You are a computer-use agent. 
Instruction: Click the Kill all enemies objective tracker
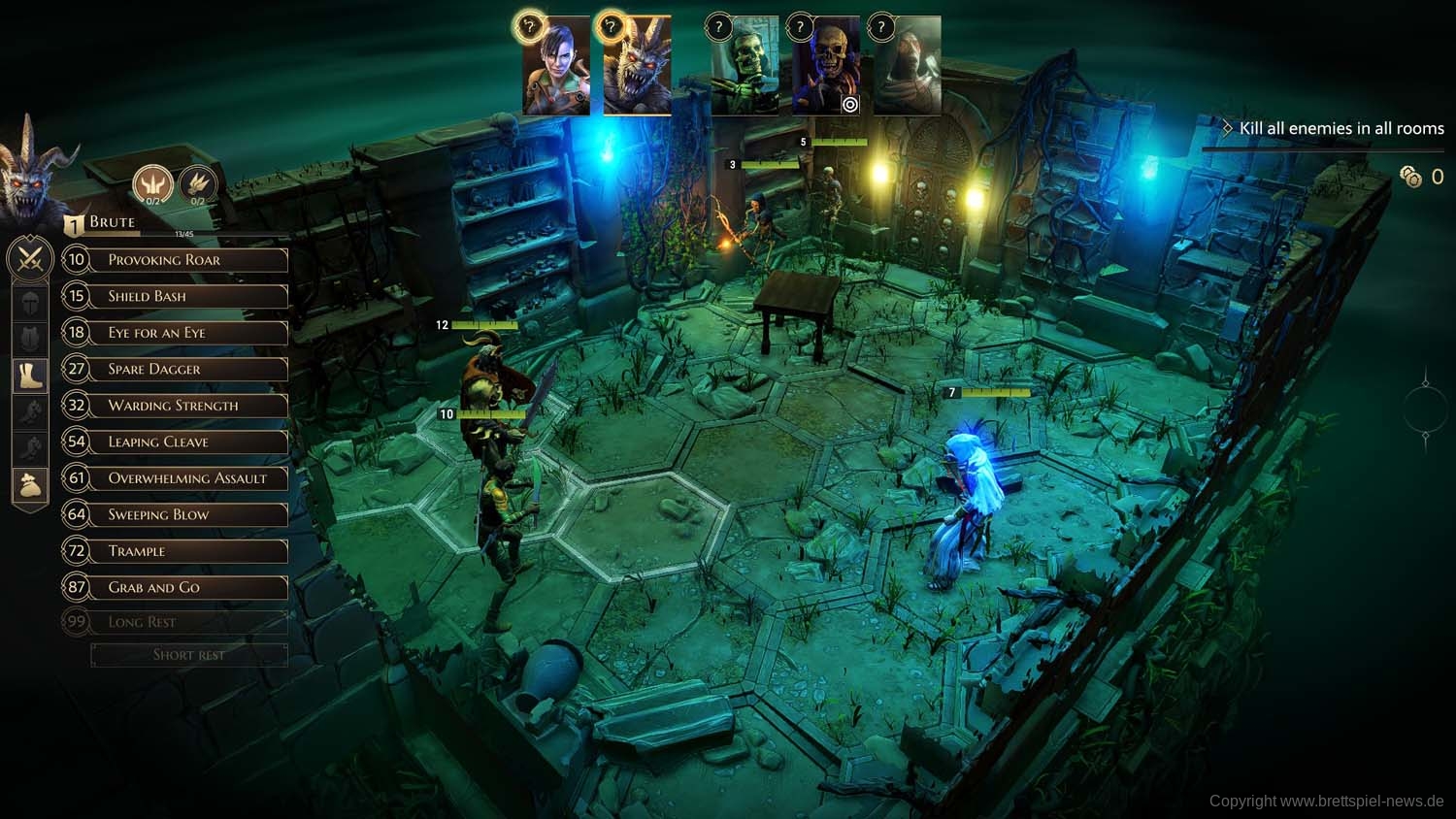tap(1340, 128)
